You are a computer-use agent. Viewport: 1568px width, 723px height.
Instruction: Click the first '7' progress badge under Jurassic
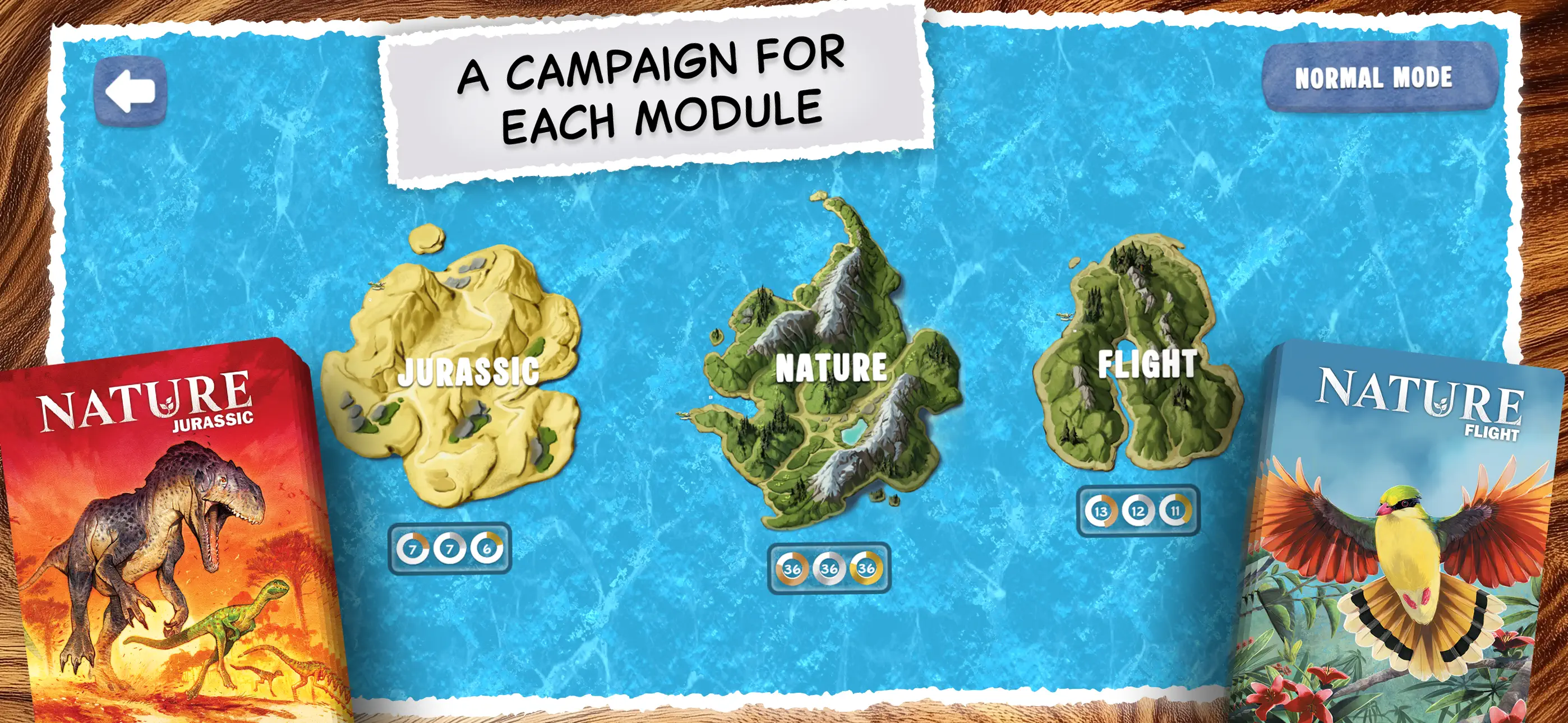[413, 550]
